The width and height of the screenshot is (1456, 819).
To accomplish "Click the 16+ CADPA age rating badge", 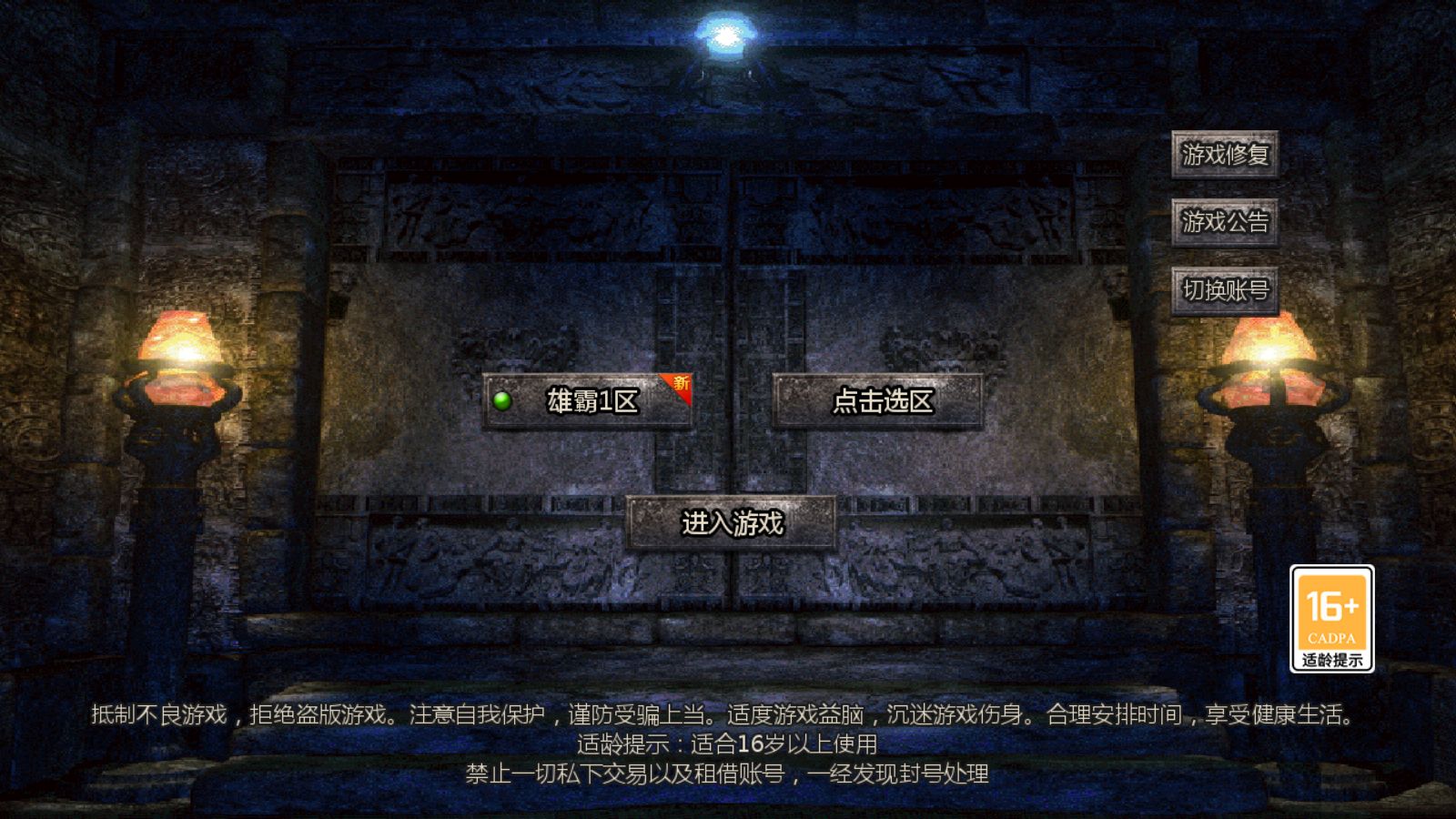I will pos(1332,617).
